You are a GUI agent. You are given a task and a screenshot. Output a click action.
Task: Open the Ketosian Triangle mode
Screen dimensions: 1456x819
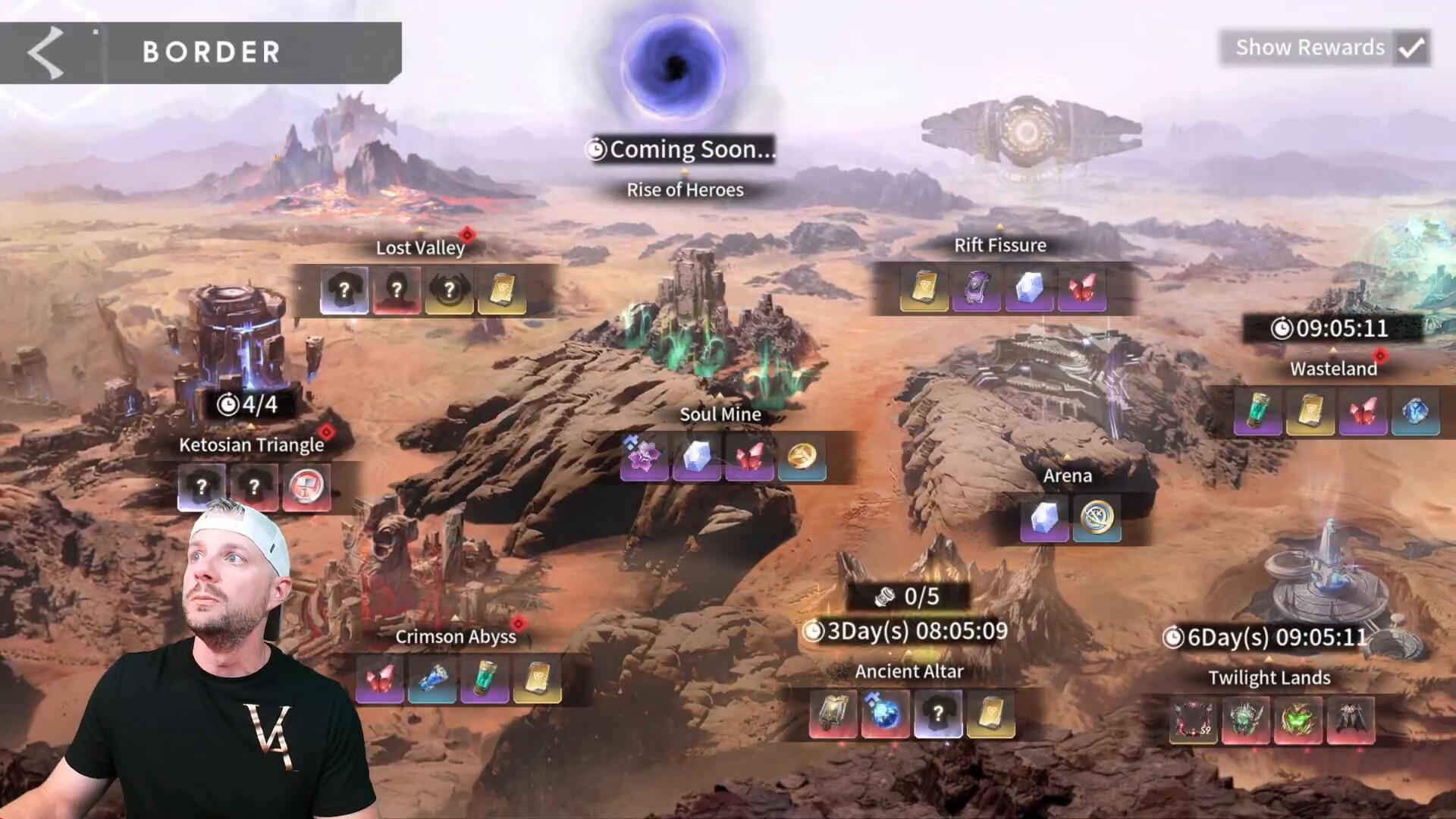pos(251,444)
